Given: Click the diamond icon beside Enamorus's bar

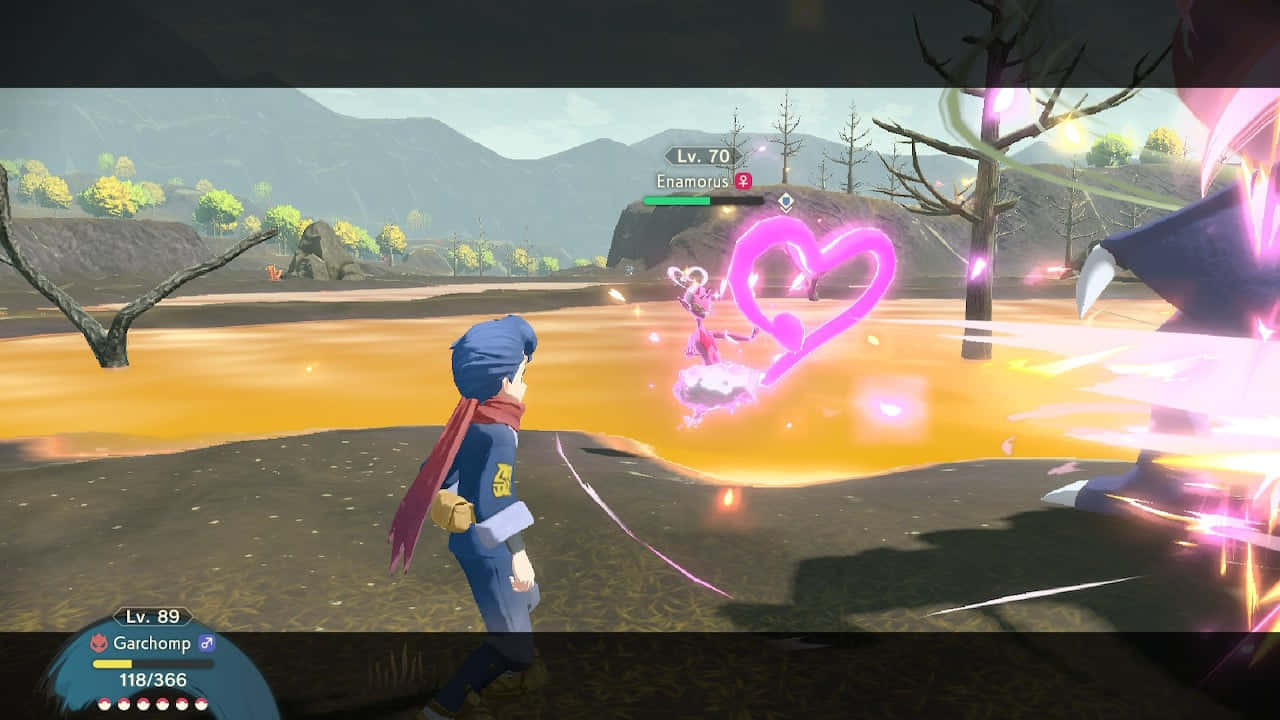Looking at the screenshot, I should tap(786, 201).
